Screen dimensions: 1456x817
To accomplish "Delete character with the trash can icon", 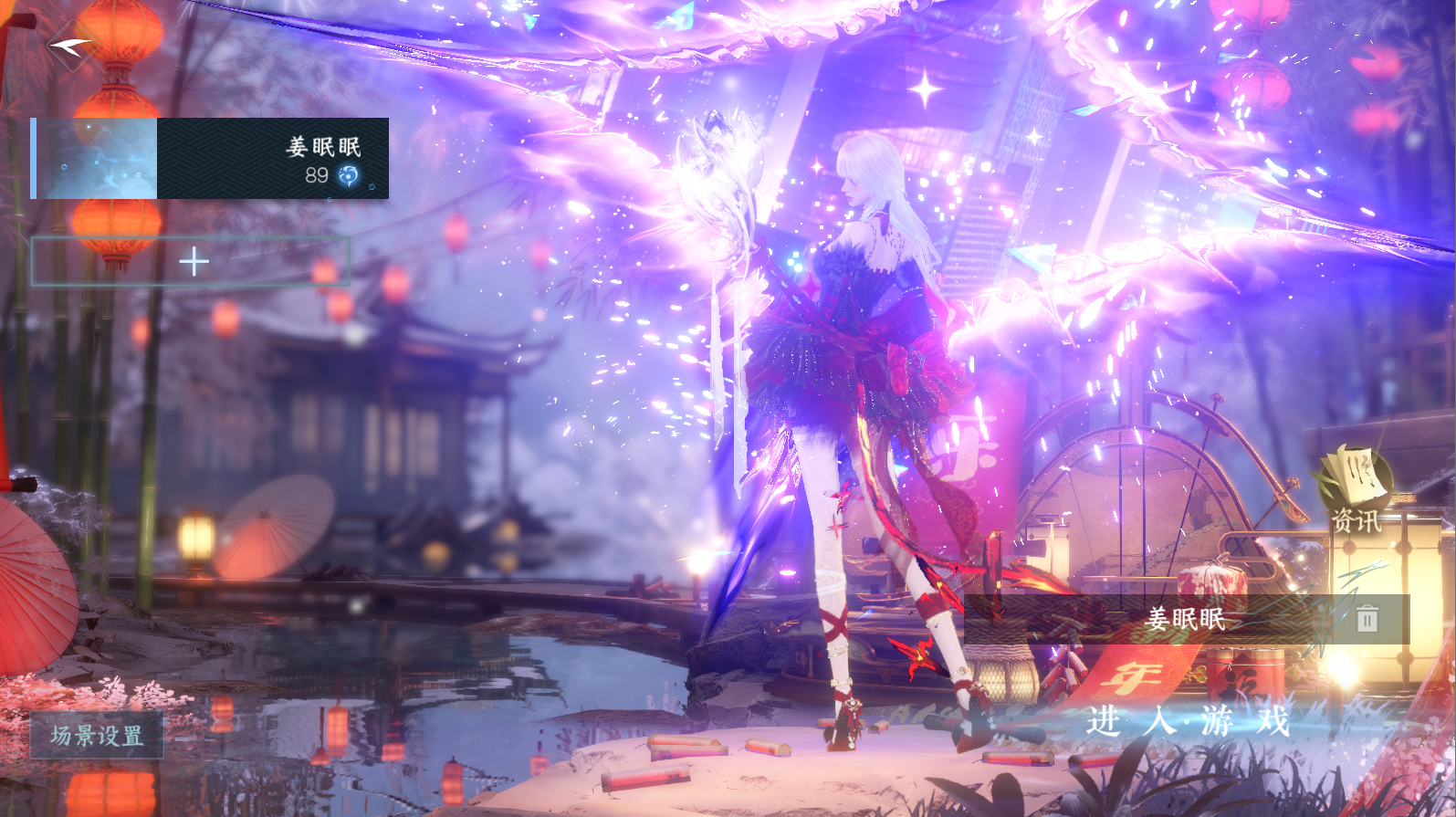I will point(1367,620).
